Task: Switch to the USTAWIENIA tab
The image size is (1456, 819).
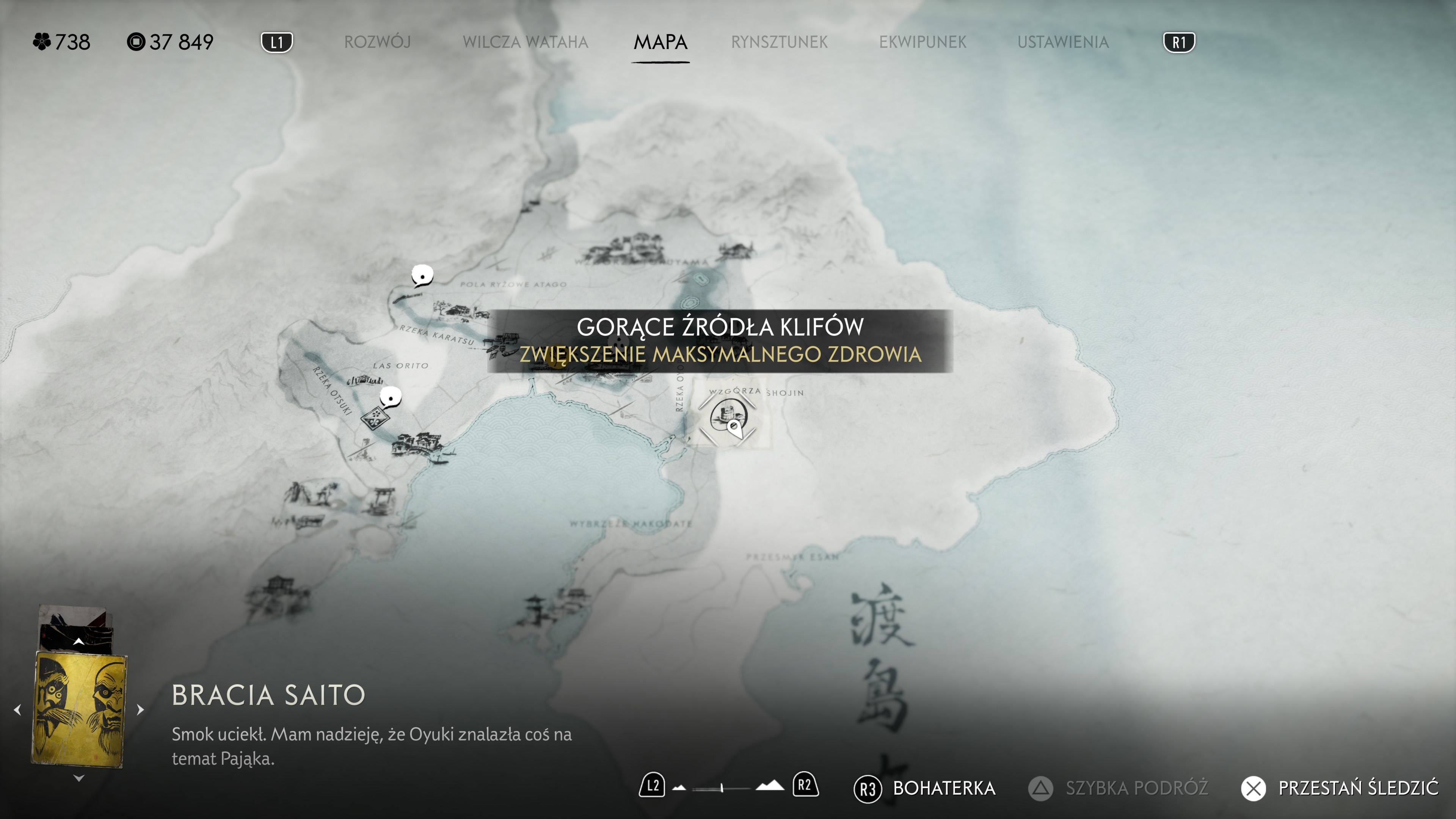Action: 1062,42
